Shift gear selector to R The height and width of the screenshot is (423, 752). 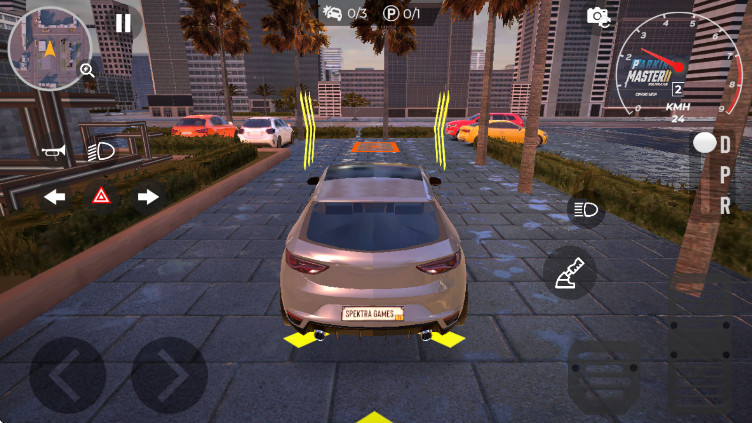tap(725, 206)
